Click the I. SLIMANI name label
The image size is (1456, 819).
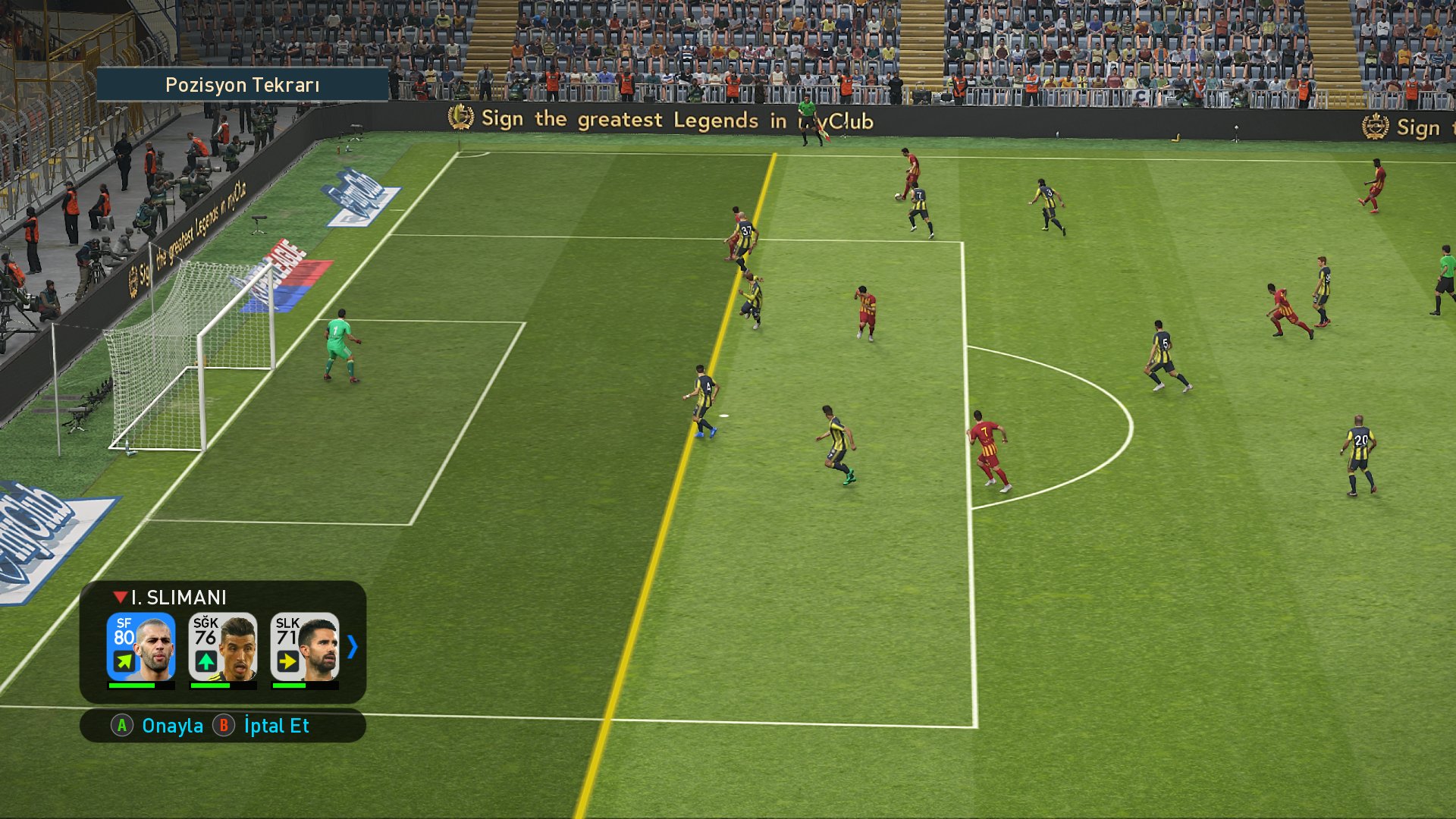pos(177,598)
